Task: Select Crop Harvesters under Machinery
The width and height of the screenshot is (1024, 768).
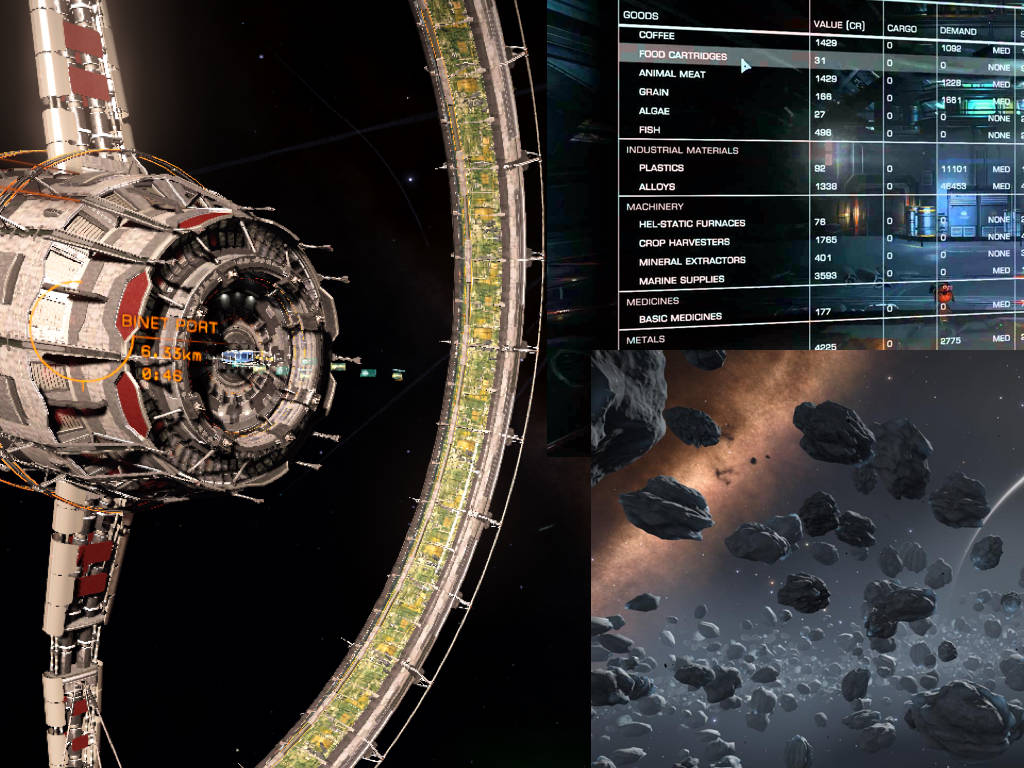Action: point(684,242)
